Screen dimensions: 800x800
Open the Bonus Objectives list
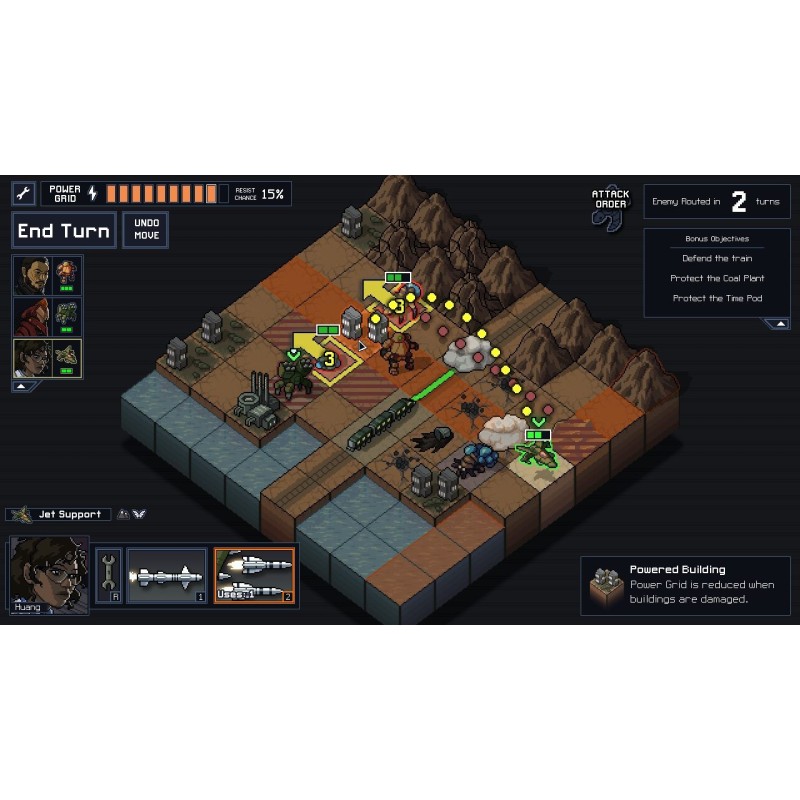point(716,240)
